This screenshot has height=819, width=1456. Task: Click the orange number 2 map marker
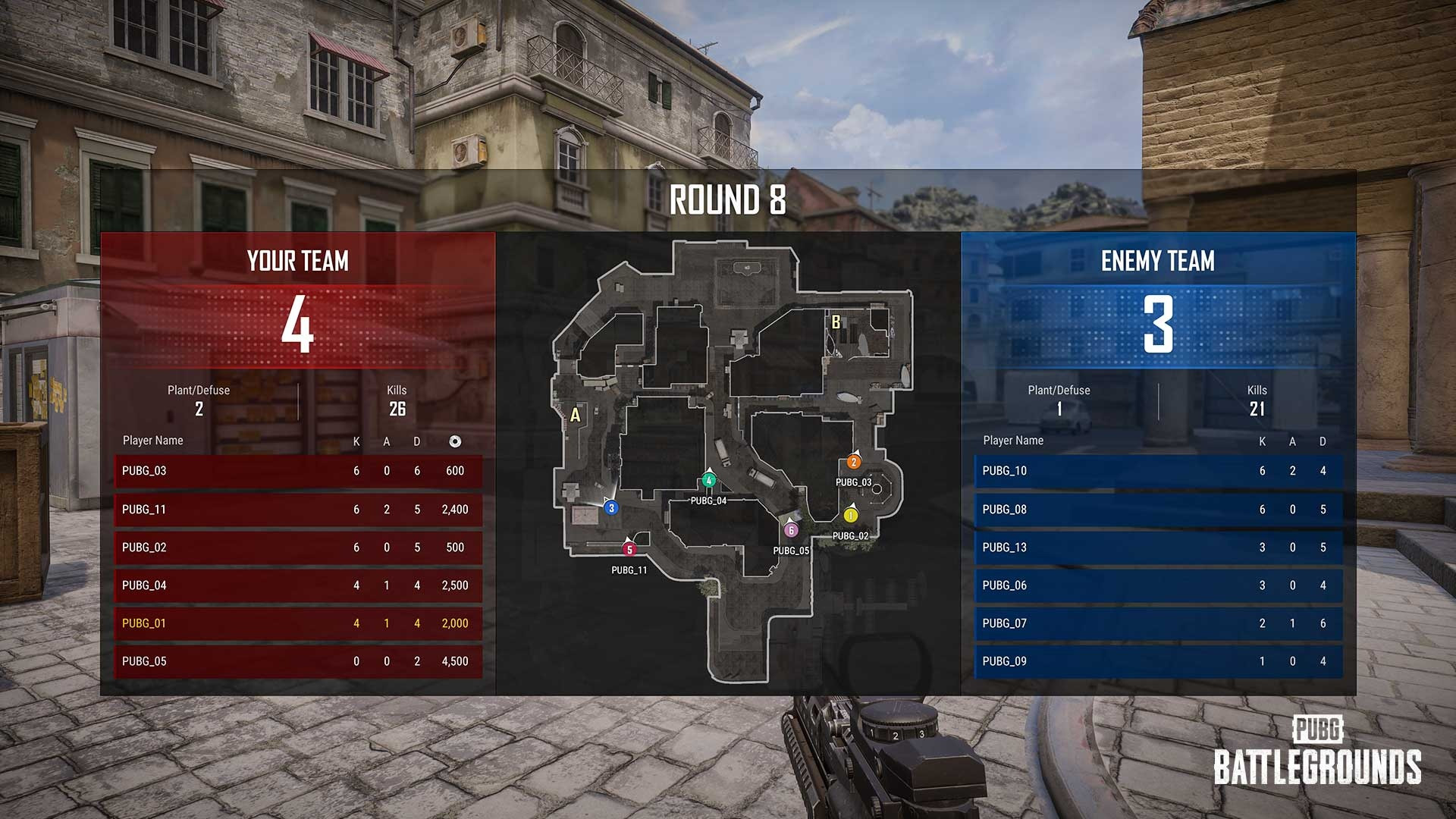[x=854, y=462]
